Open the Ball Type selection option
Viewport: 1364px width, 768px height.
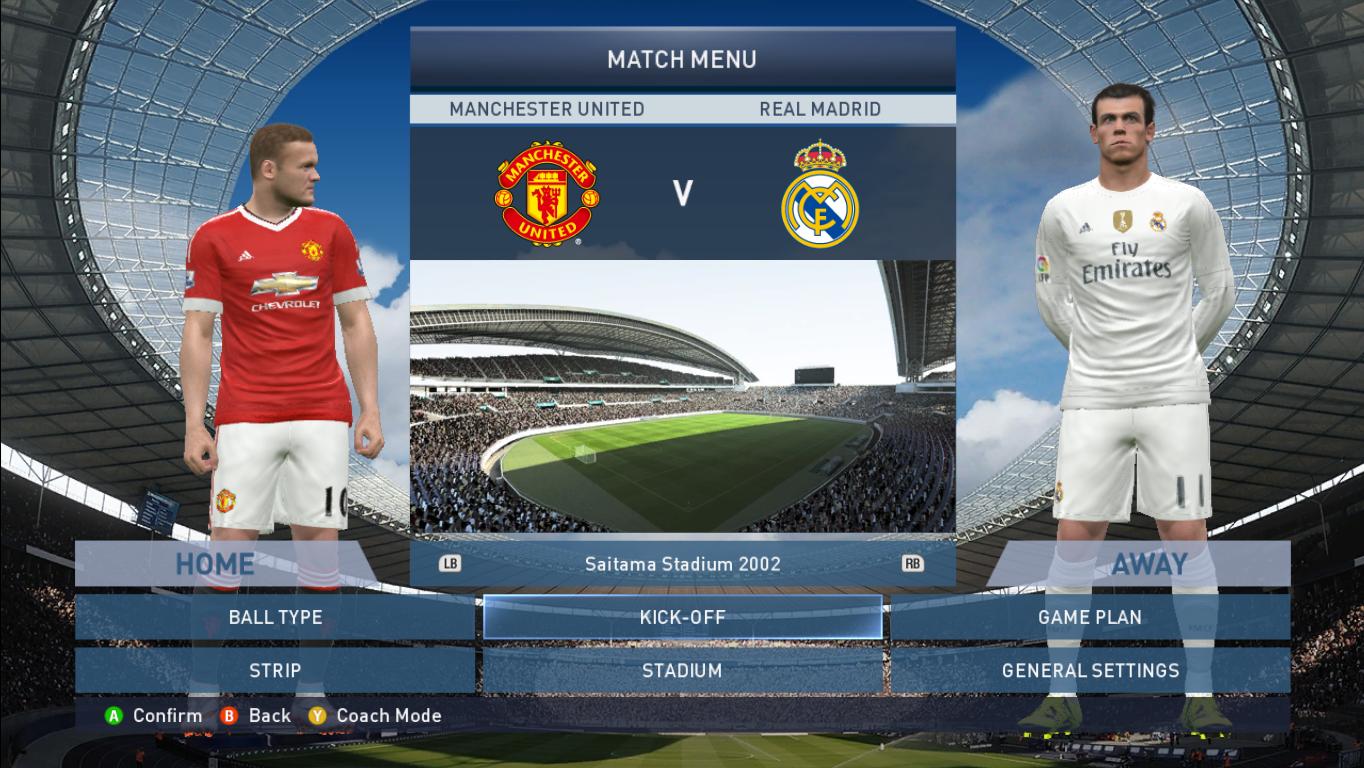point(274,617)
